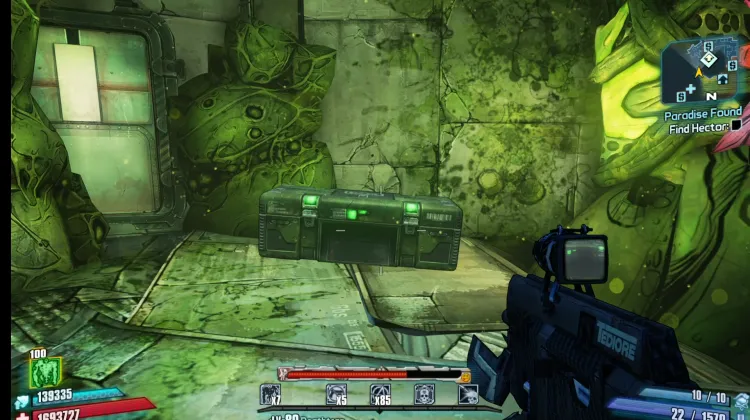The image size is (750, 420).
Task: Select the skill stack icon showing x85
Action: tap(381, 394)
